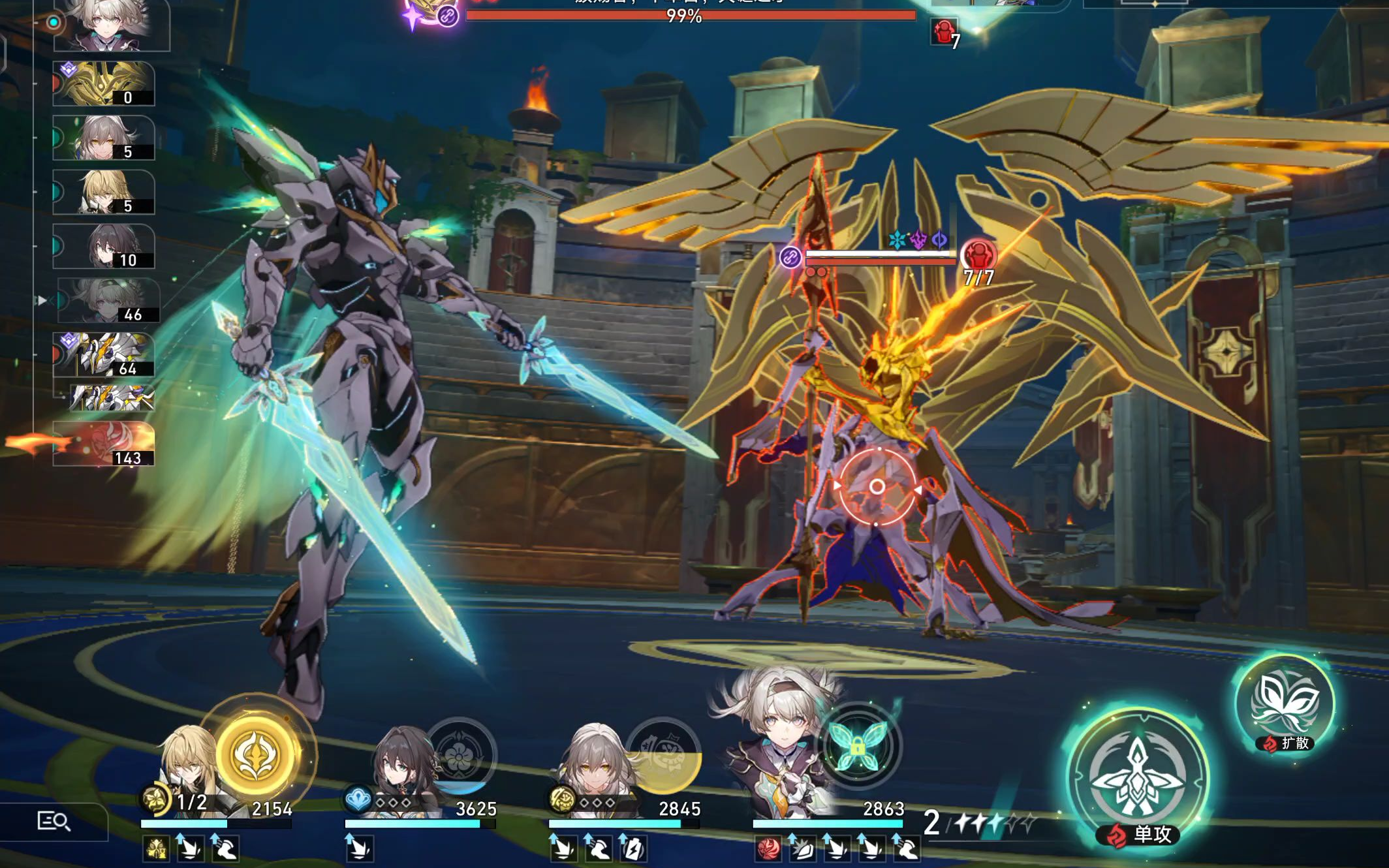Inspect the golden enemy turn-order portrait at 0
The image size is (1389, 868).
pyautogui.click(x=104, y=84)
